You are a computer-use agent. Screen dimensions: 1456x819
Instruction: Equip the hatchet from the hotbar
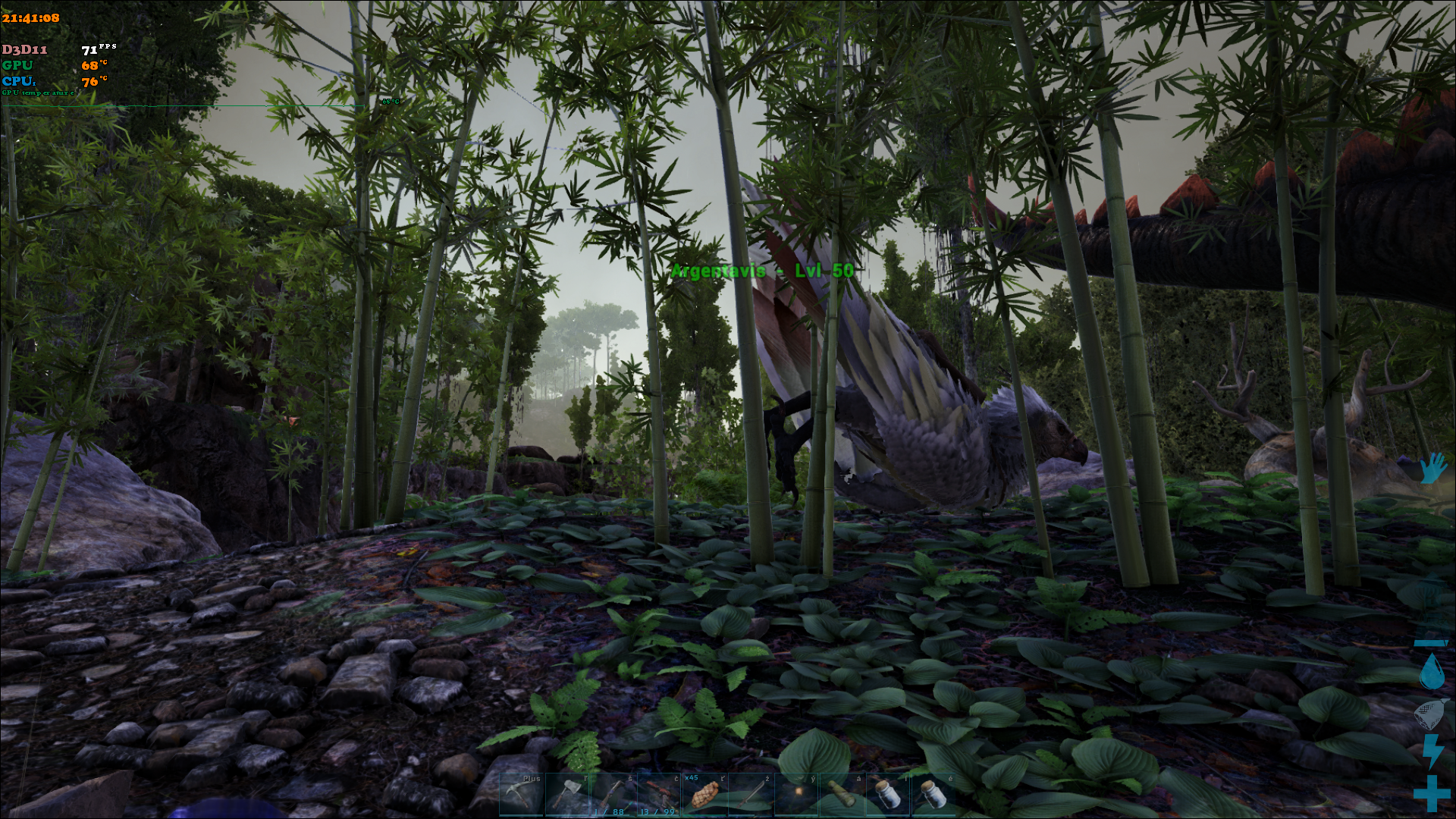(567, 795)
